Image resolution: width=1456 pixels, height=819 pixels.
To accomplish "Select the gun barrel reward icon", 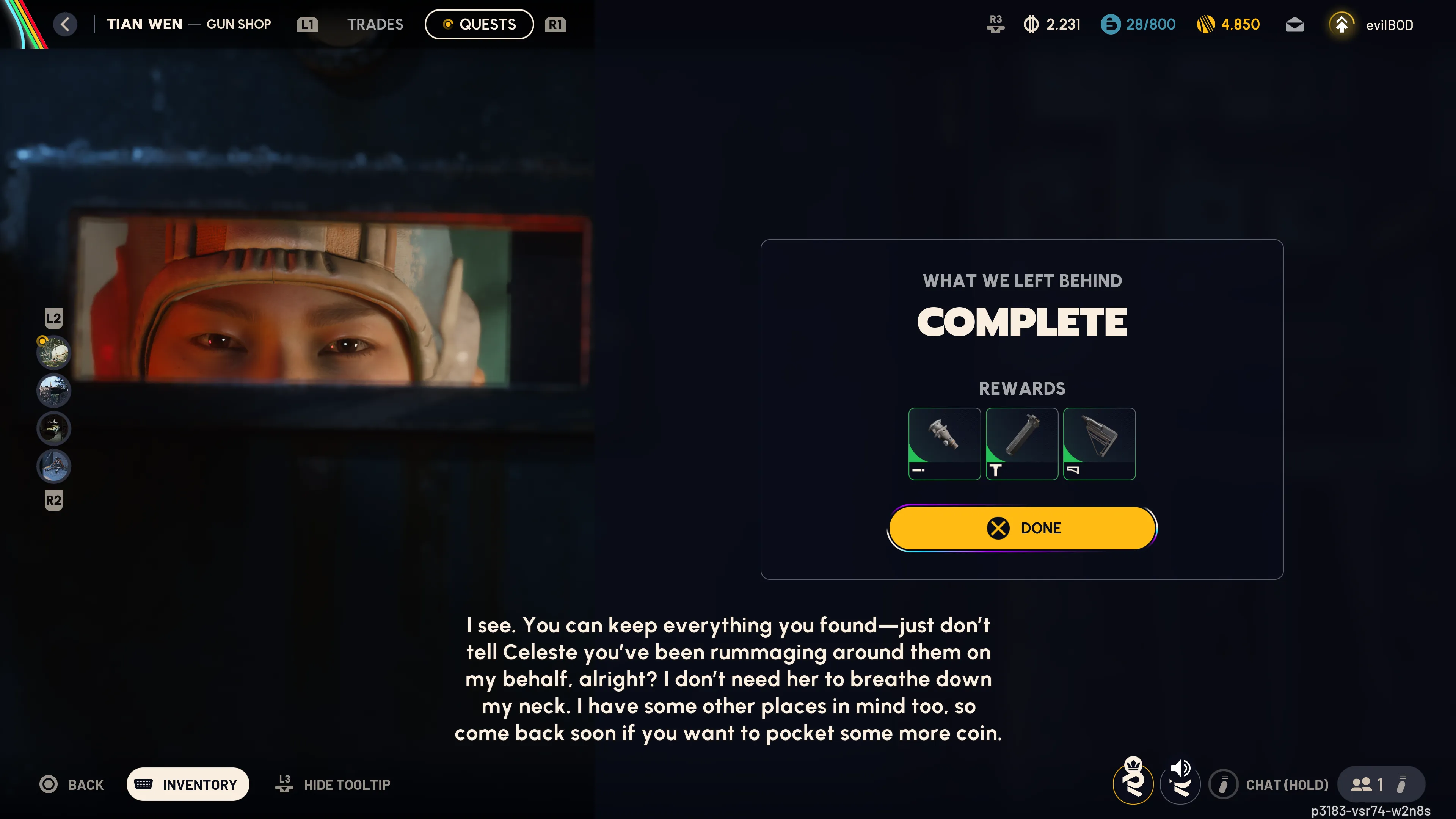I will tap(945, 444).
